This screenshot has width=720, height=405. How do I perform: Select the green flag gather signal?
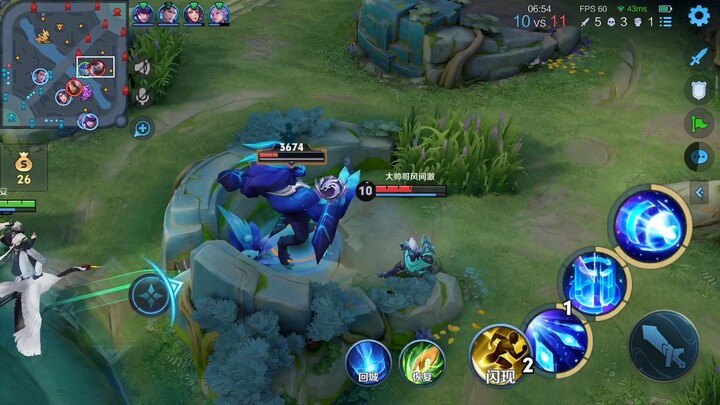pyautogui.click(x=697, y=124)
